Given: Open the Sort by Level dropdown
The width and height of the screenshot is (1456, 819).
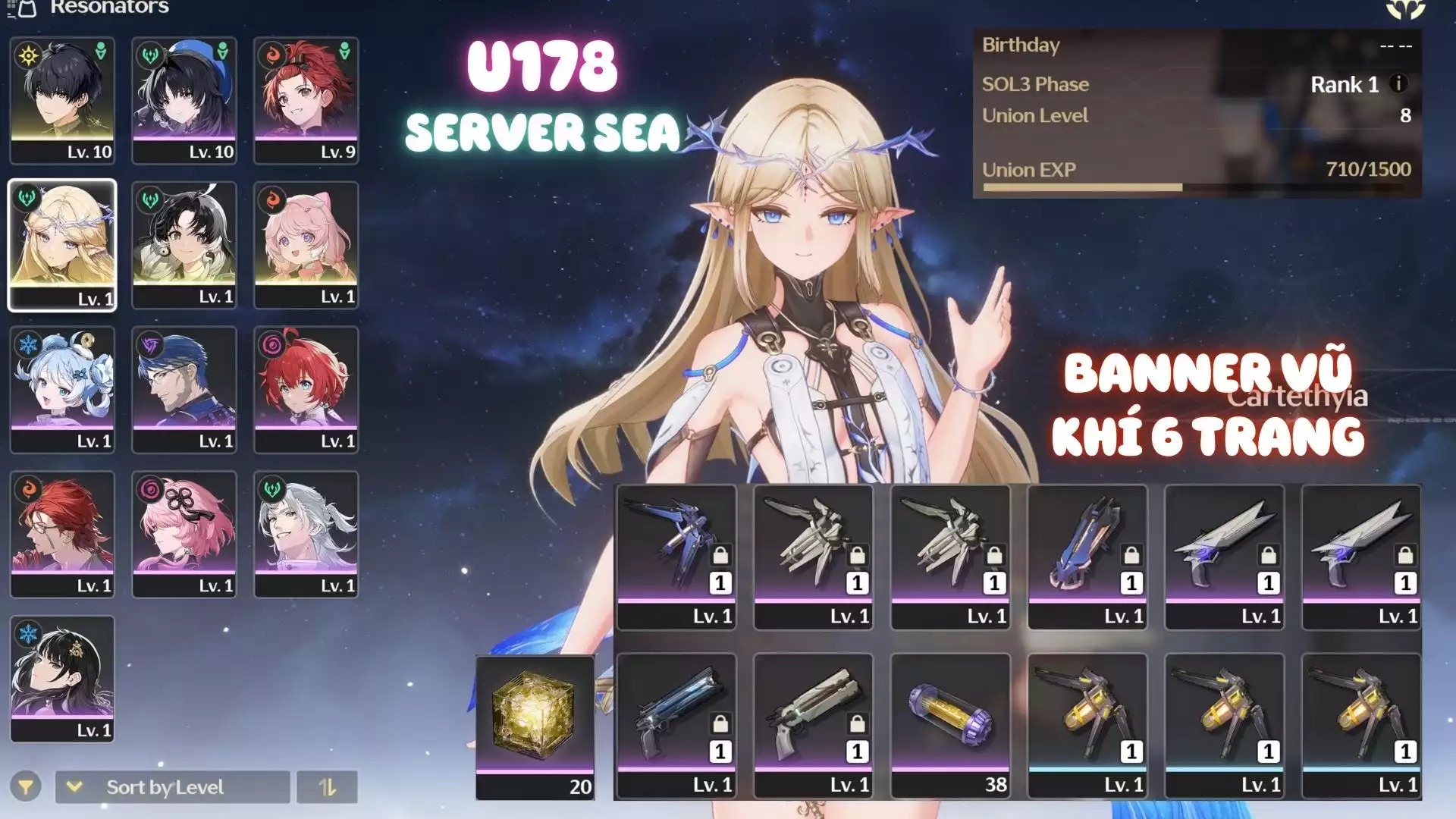Looking at the screenshot, I should (172, 787).
